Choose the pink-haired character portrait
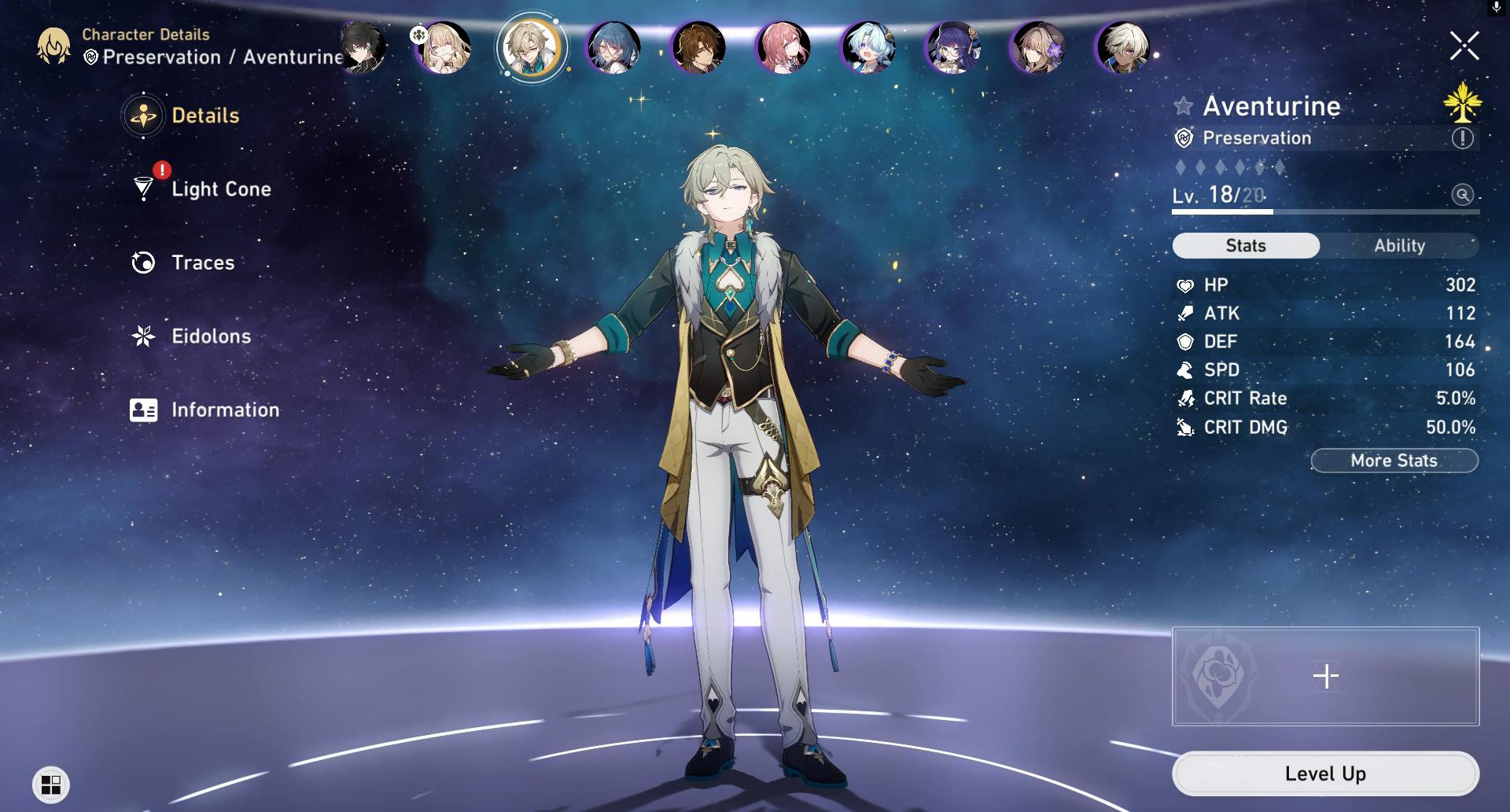The image size is (1510, 812). pos(783,47)
